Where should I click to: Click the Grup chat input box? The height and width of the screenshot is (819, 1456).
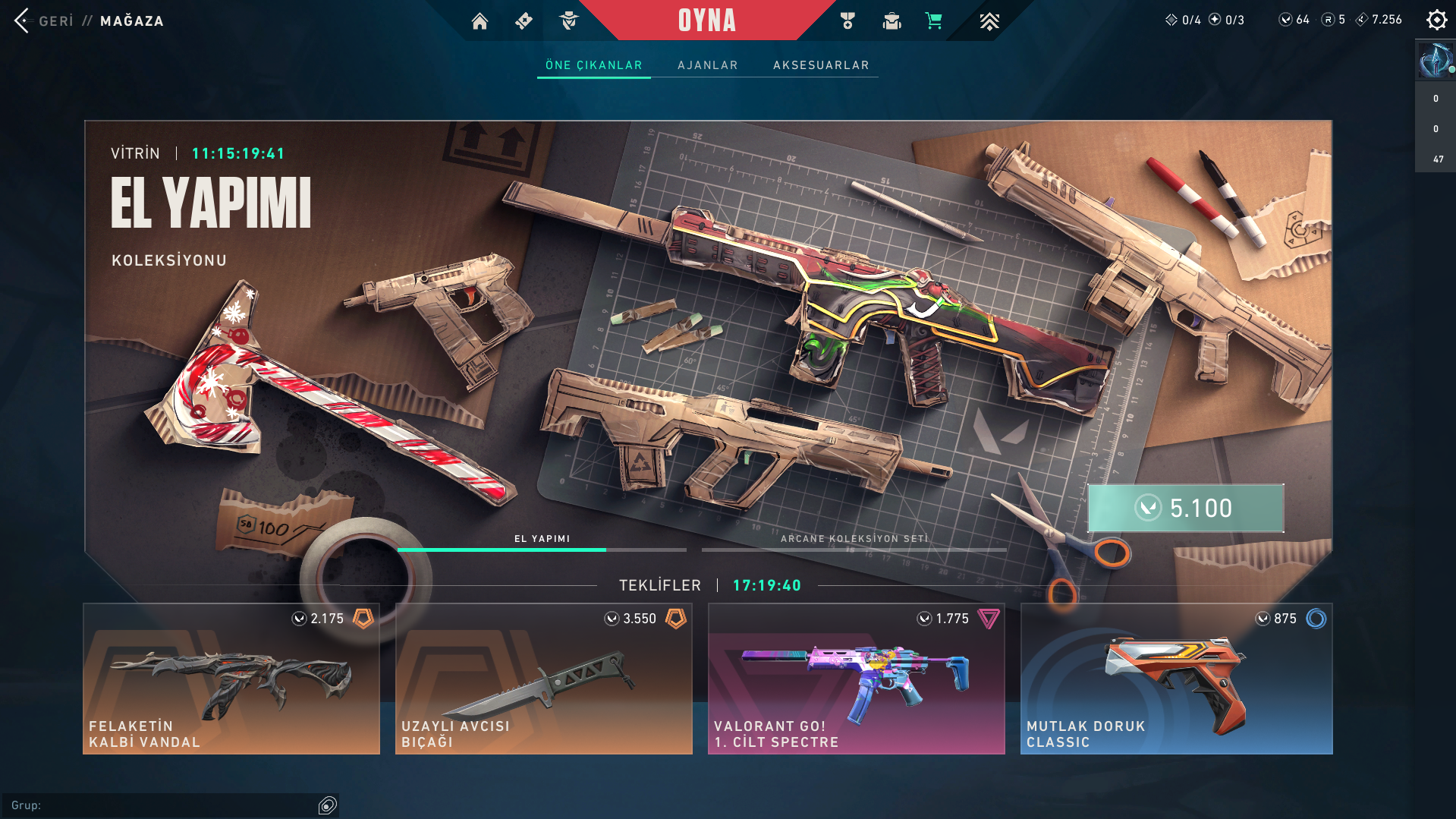click(x=163, y=805)
